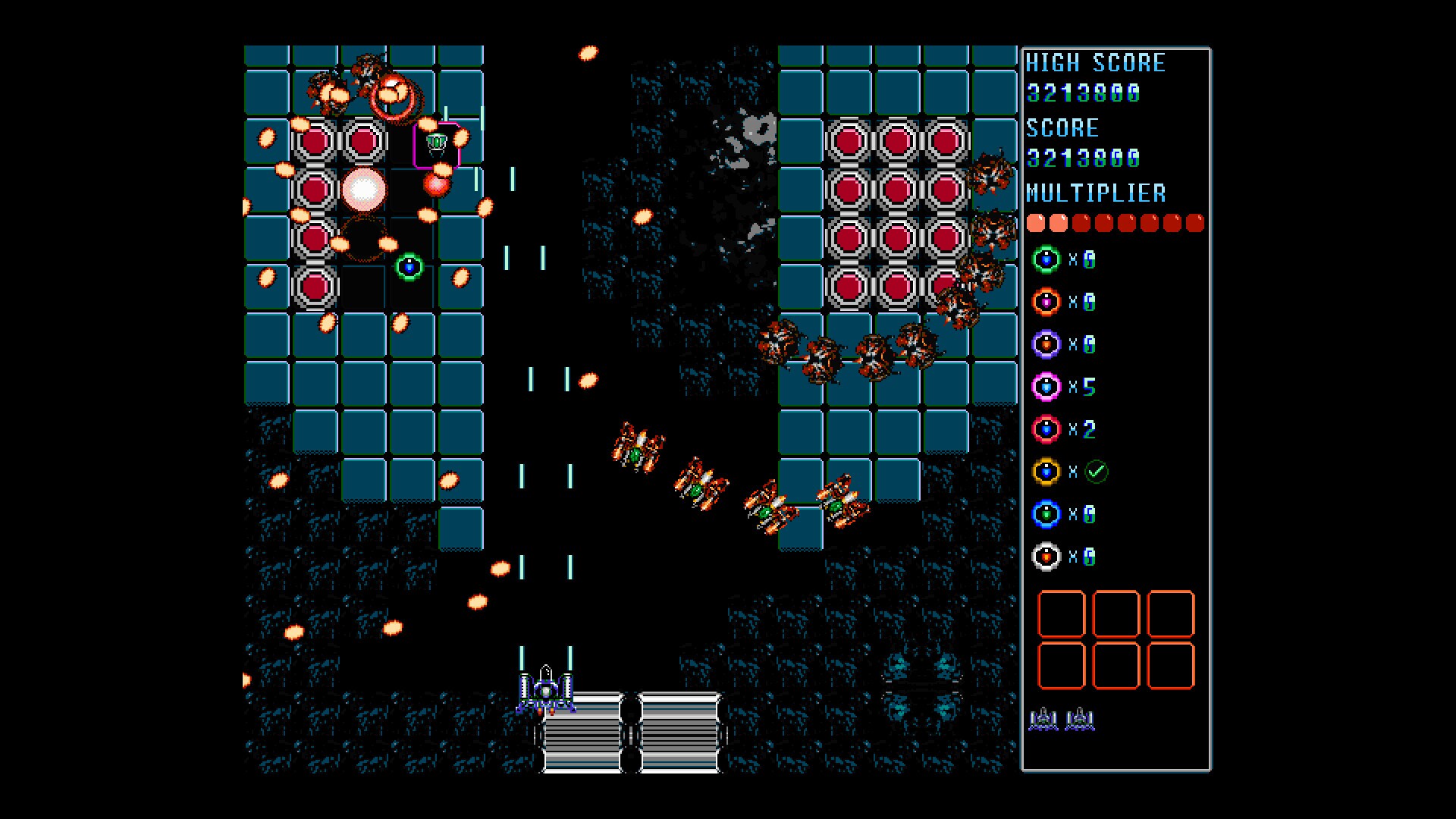Viewport: 1456px width, 819px height.
Task: Choose the purple-ringed orb icon
Action: [1046, 344]
